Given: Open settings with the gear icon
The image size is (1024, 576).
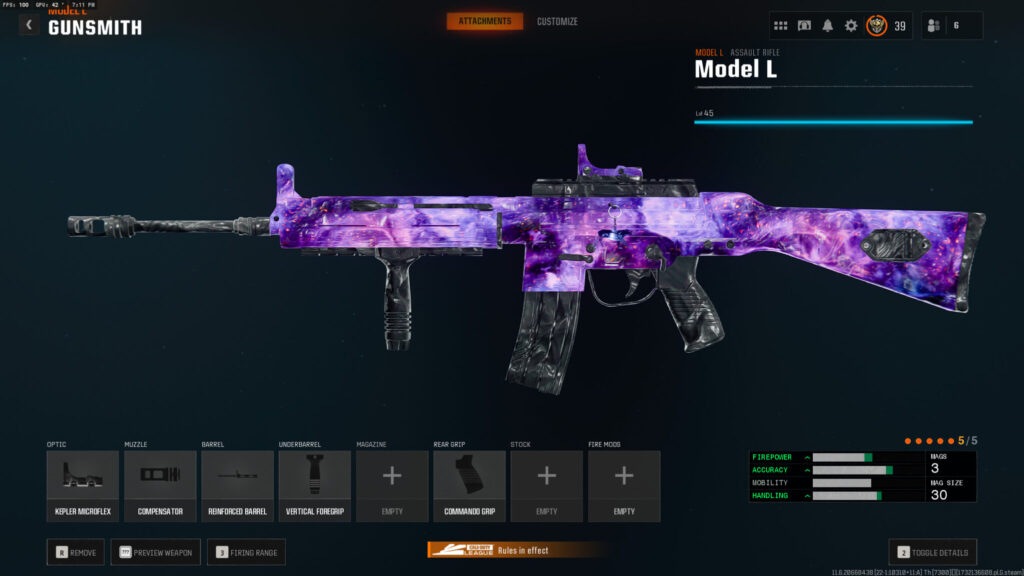Looking at the screenshot, I should coord(851,26).
